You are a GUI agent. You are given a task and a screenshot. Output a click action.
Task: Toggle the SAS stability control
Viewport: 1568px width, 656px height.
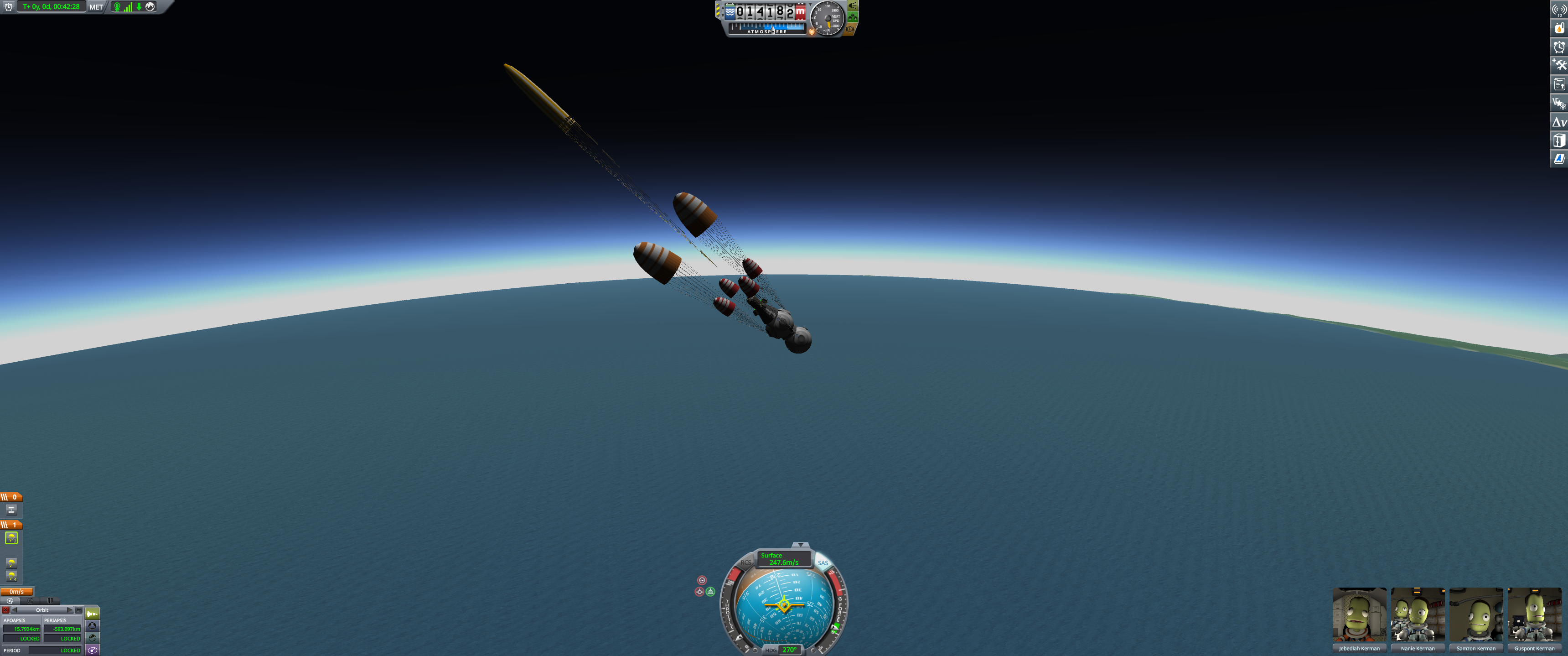click(823, 563)
